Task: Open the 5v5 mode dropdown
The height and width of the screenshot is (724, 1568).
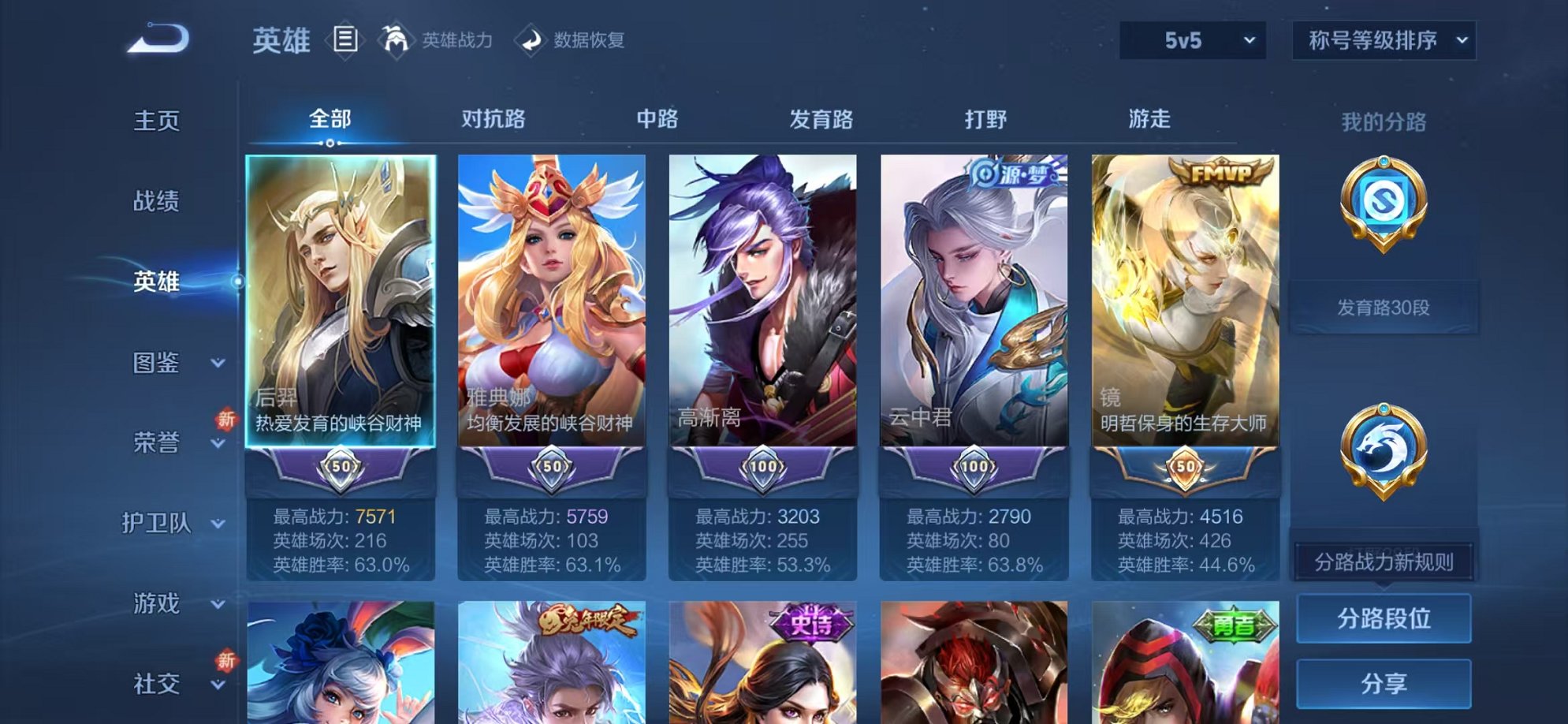Action: (1194, 39)
